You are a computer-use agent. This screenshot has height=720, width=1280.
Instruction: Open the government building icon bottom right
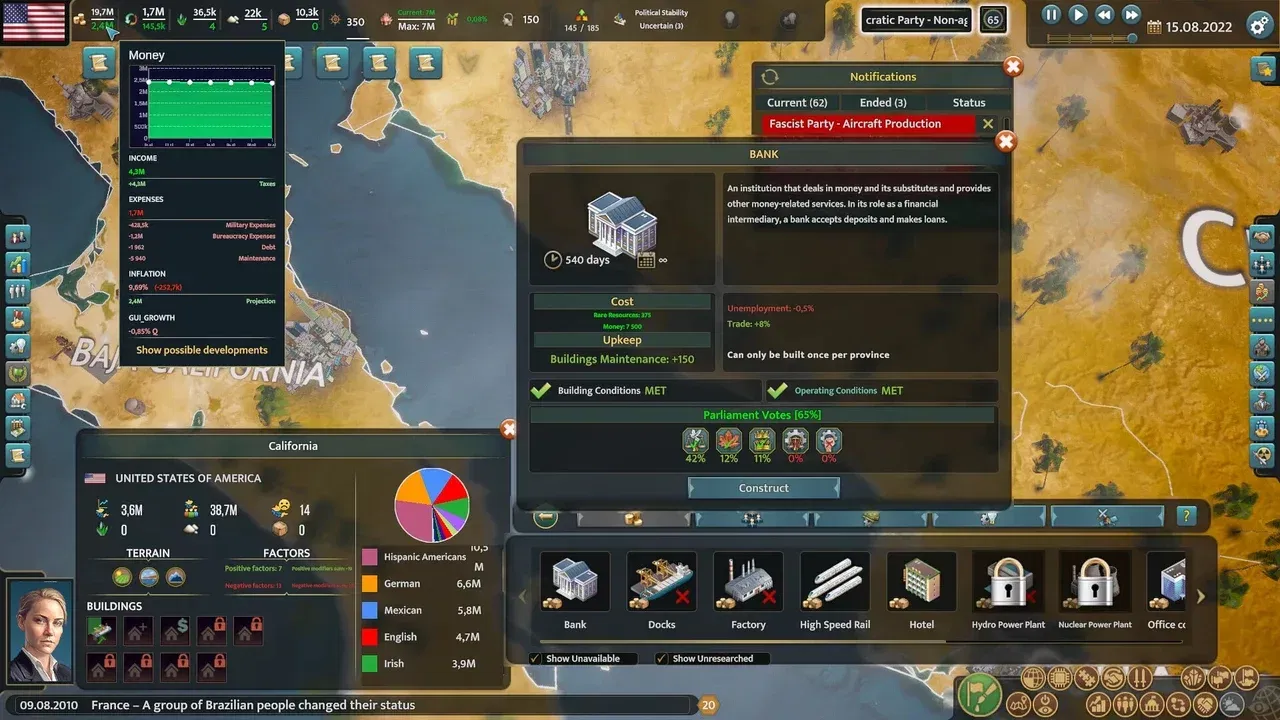(x=1151, y=704)
